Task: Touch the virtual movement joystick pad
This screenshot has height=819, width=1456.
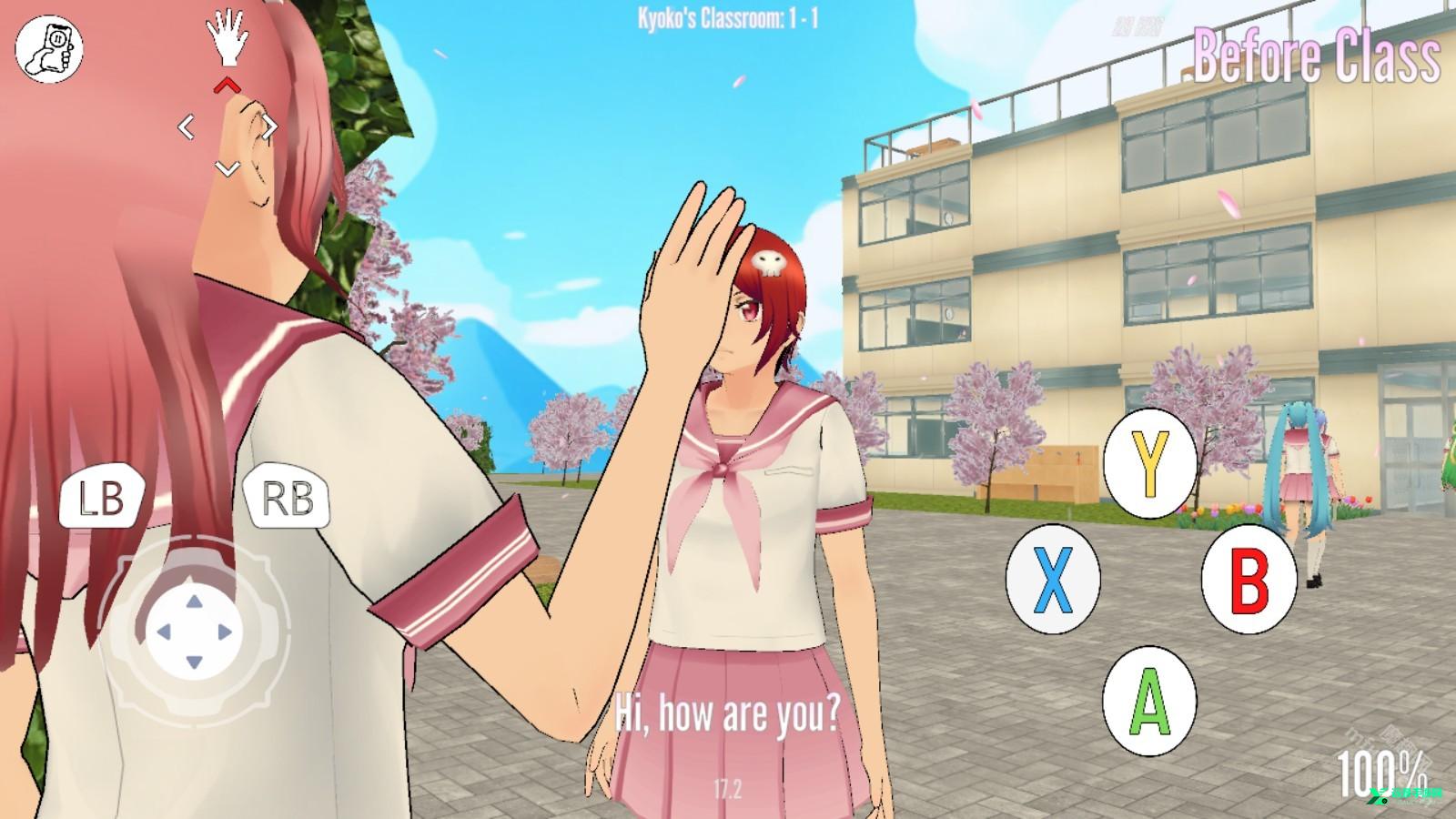Action: [194, 630]
